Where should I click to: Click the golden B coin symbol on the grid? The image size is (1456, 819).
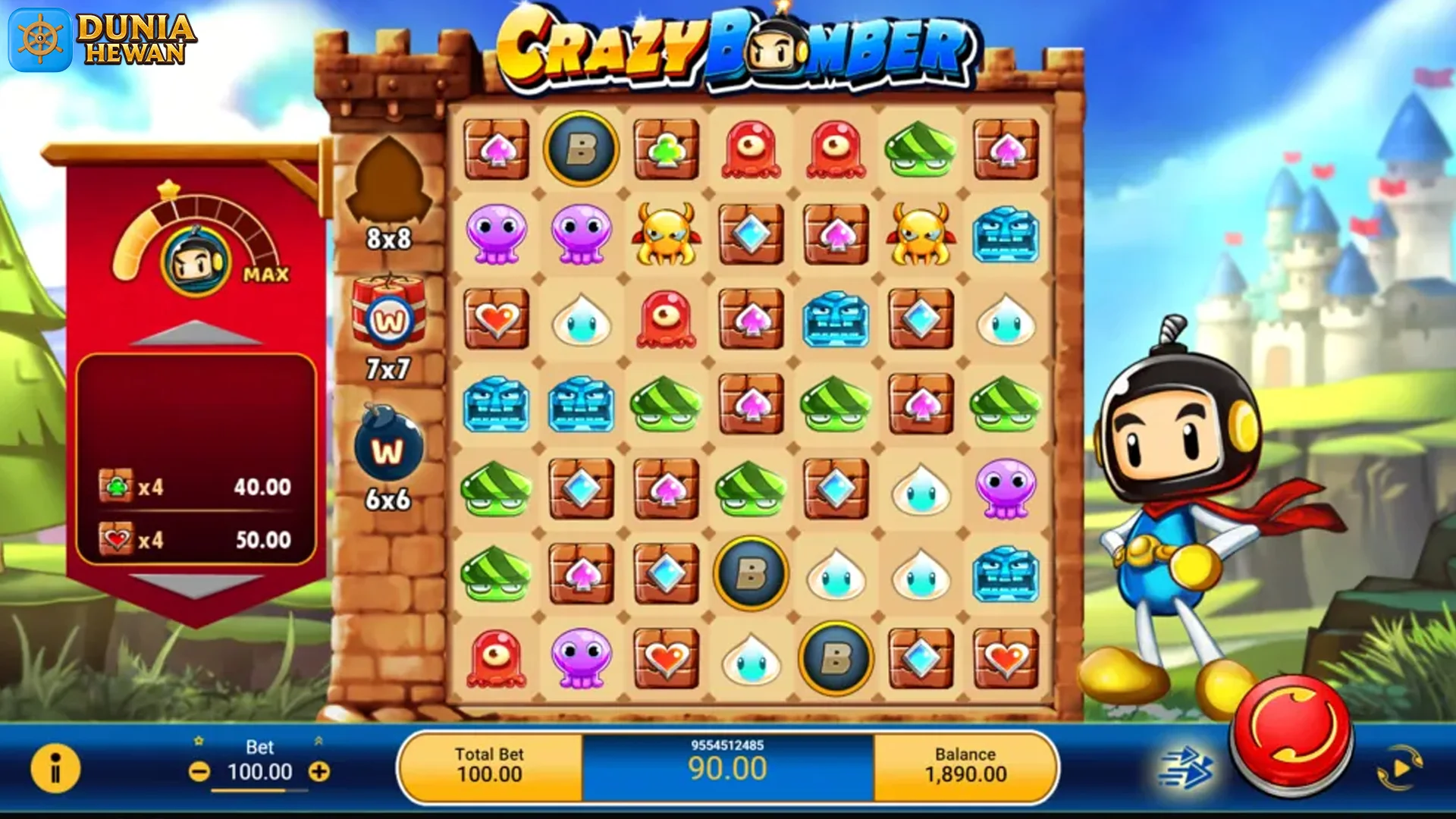point(582,149)
